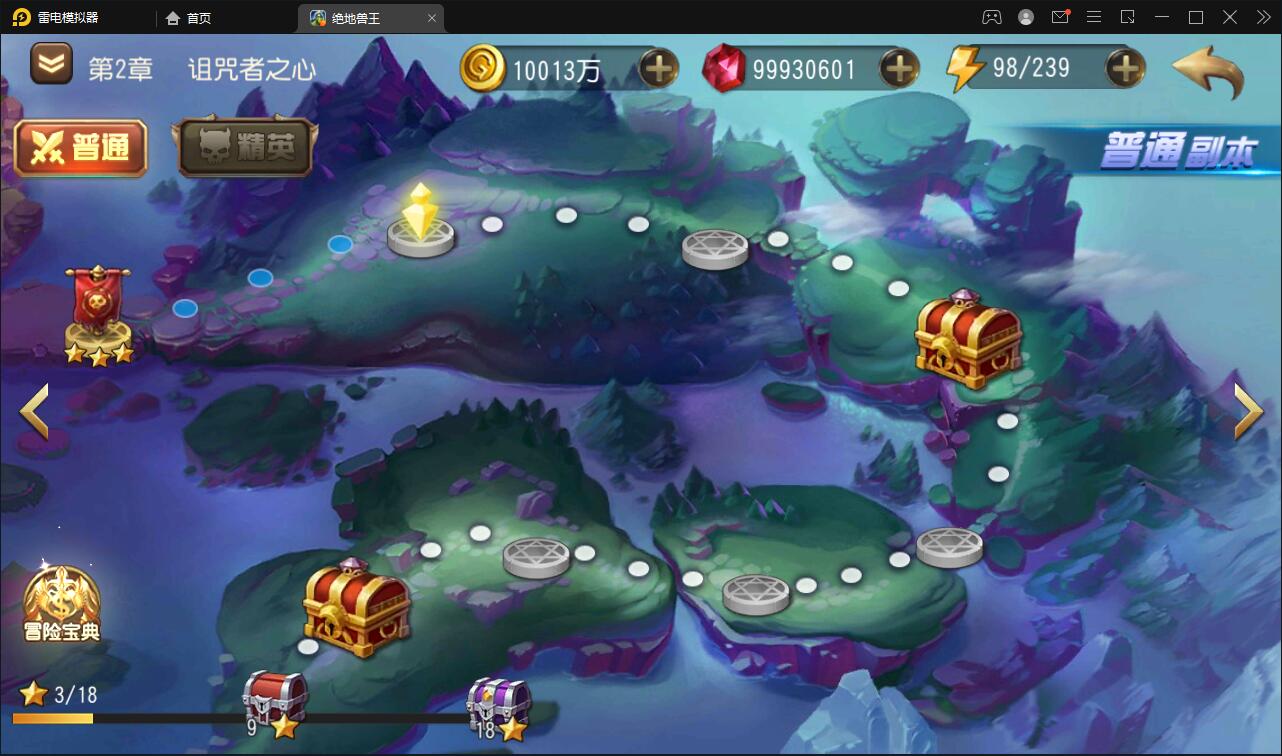
Task: Switch to the 普通 normal difficulty tab
Action: 81,148
